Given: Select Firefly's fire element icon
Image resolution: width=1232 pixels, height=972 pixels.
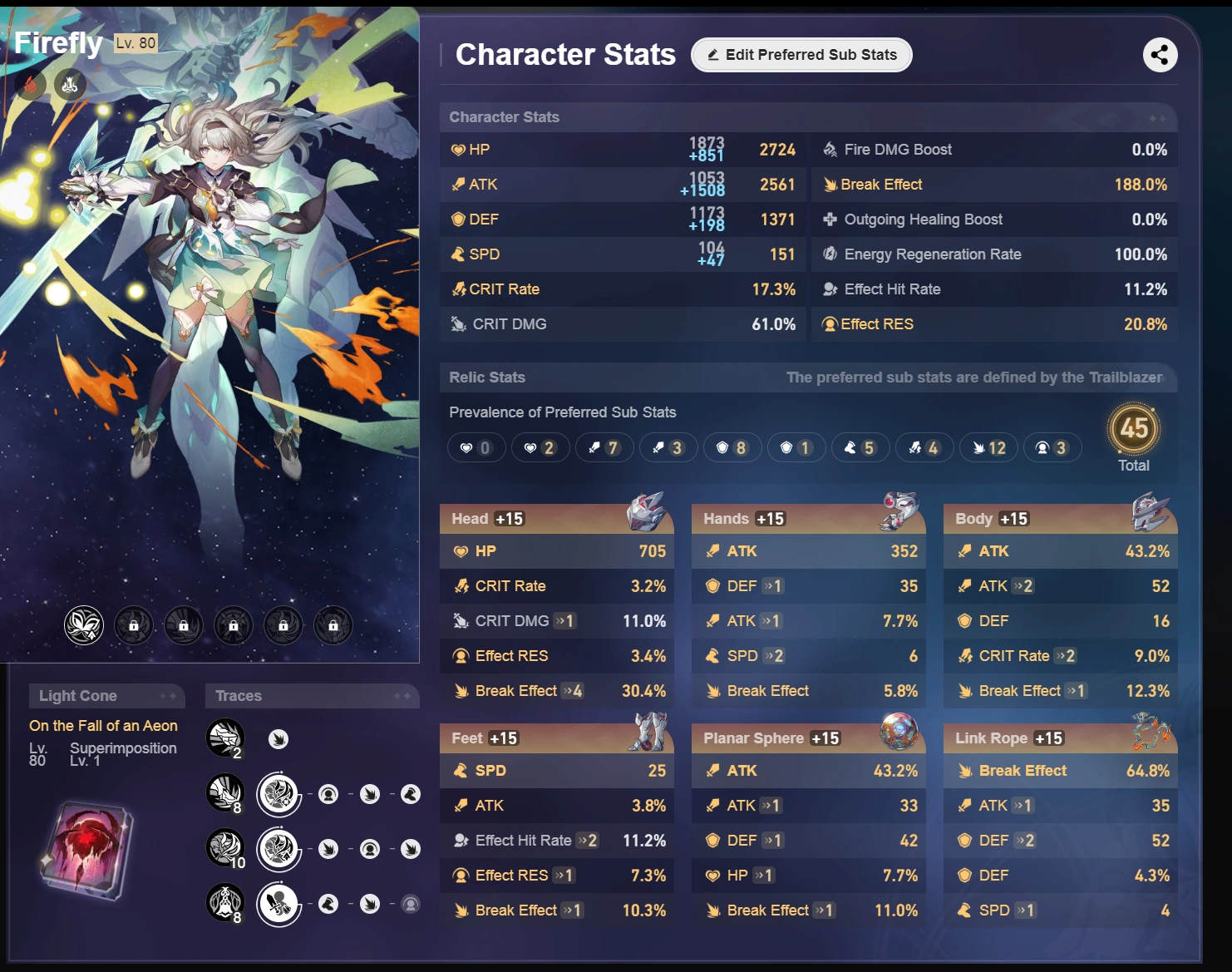Looking at the screenshot, I should (30, 85).
